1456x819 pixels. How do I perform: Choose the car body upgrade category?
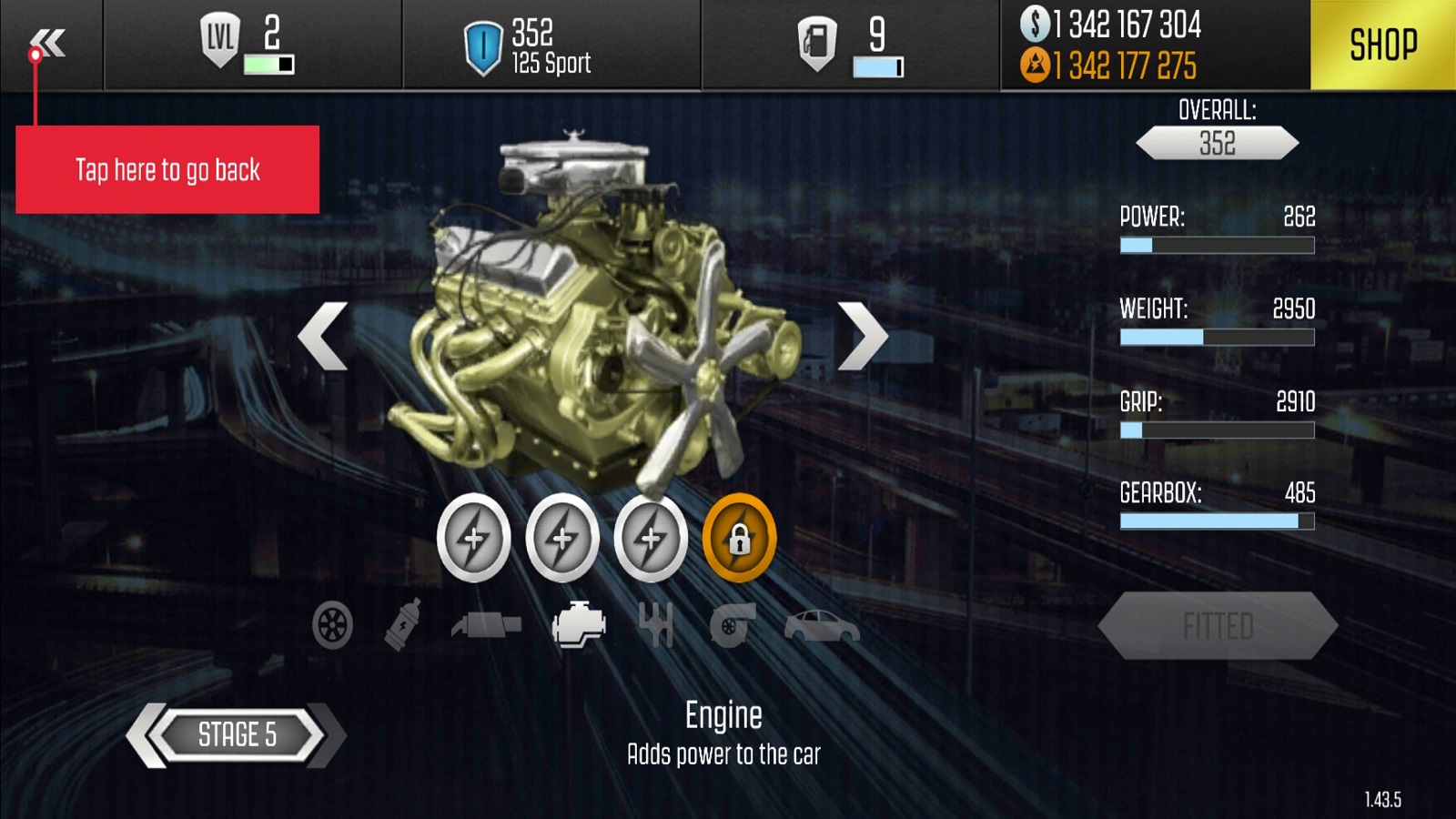point(821,626)
